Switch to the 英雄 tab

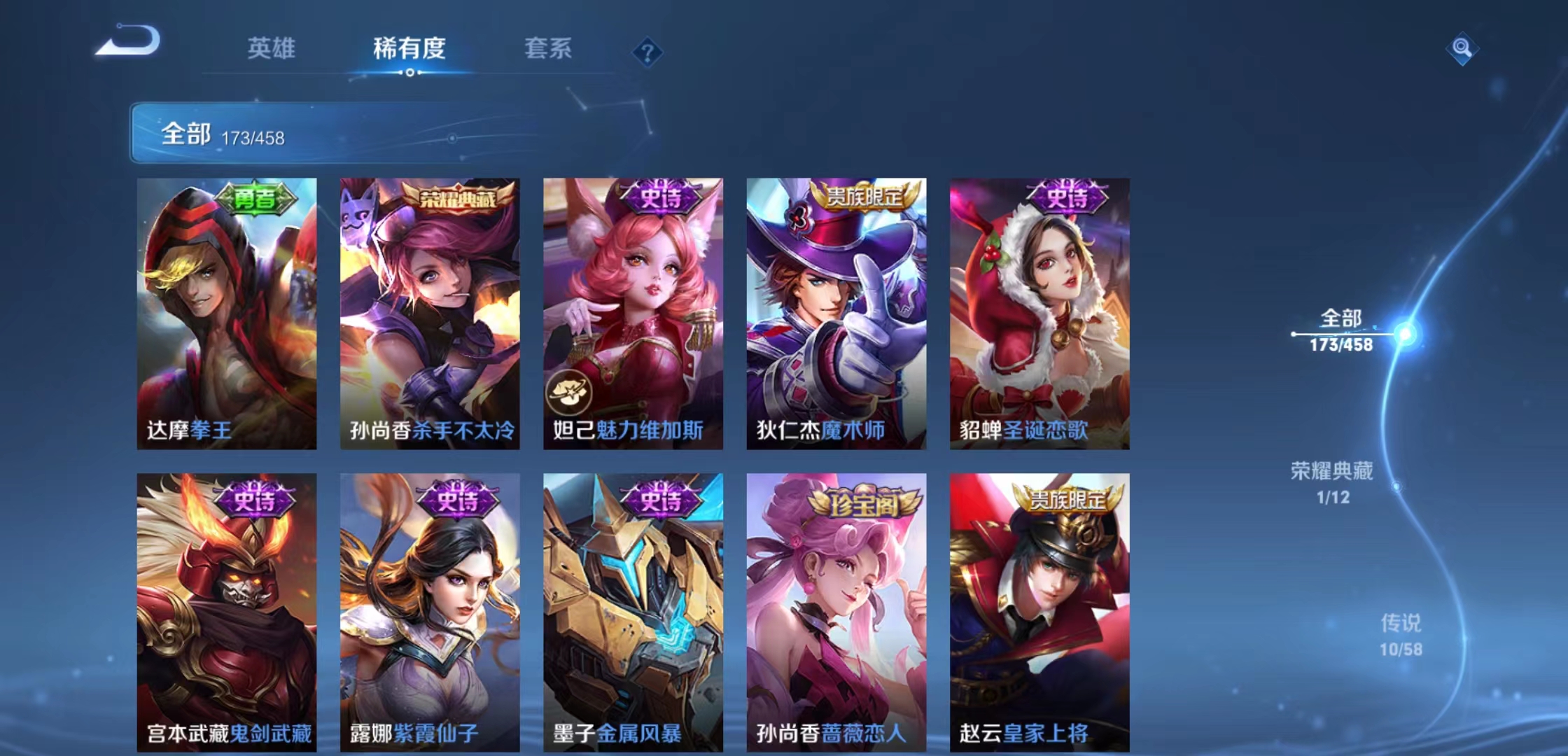(x=272, y=49)
